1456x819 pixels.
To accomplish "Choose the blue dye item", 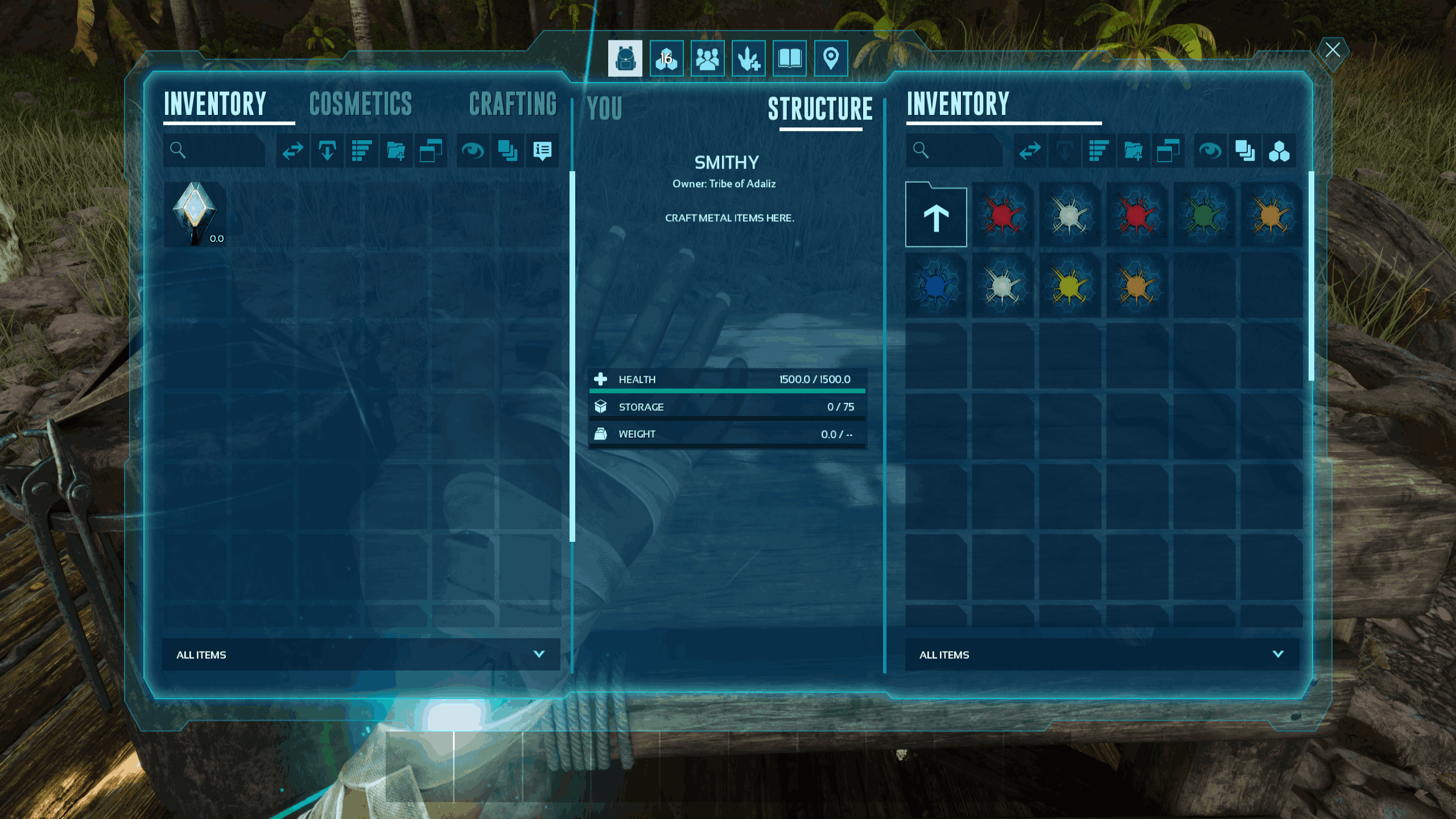I will 936,286.
